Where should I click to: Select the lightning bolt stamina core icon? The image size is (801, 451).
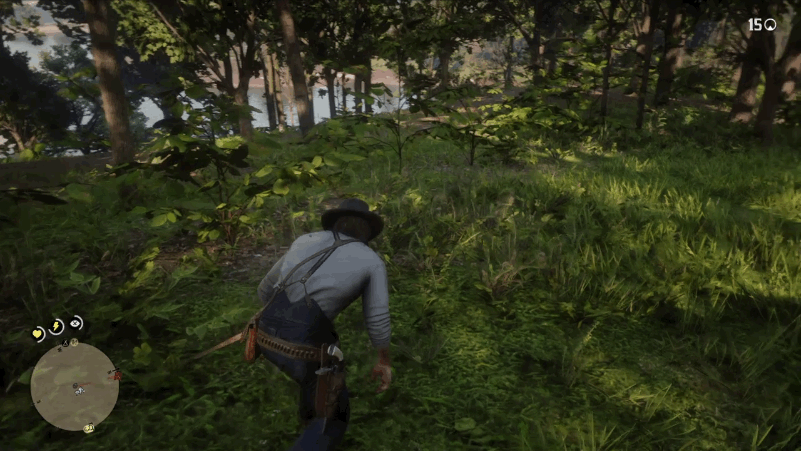coord(57,327)
